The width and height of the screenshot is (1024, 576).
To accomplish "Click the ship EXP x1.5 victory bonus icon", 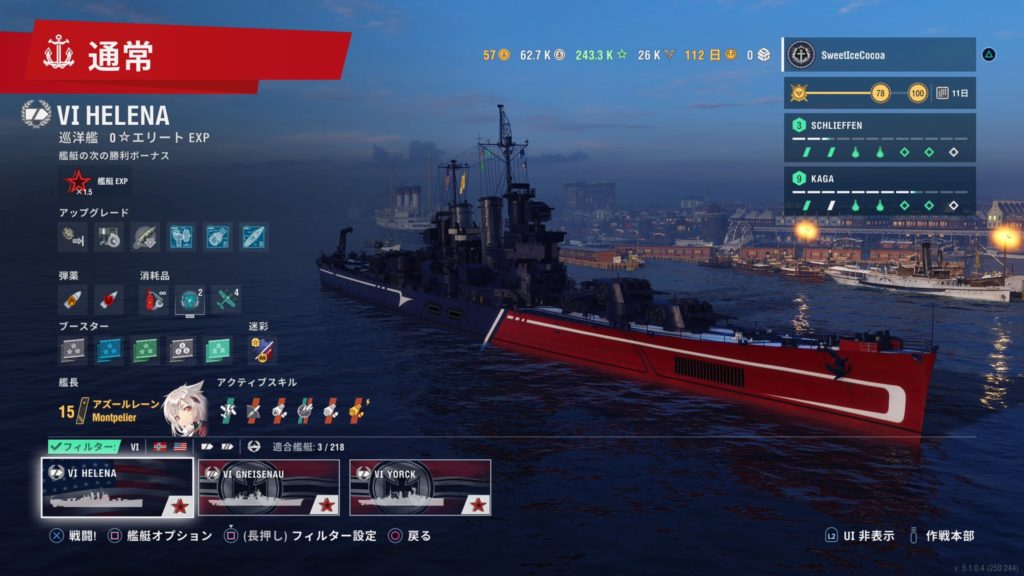I will pos(77,182).
